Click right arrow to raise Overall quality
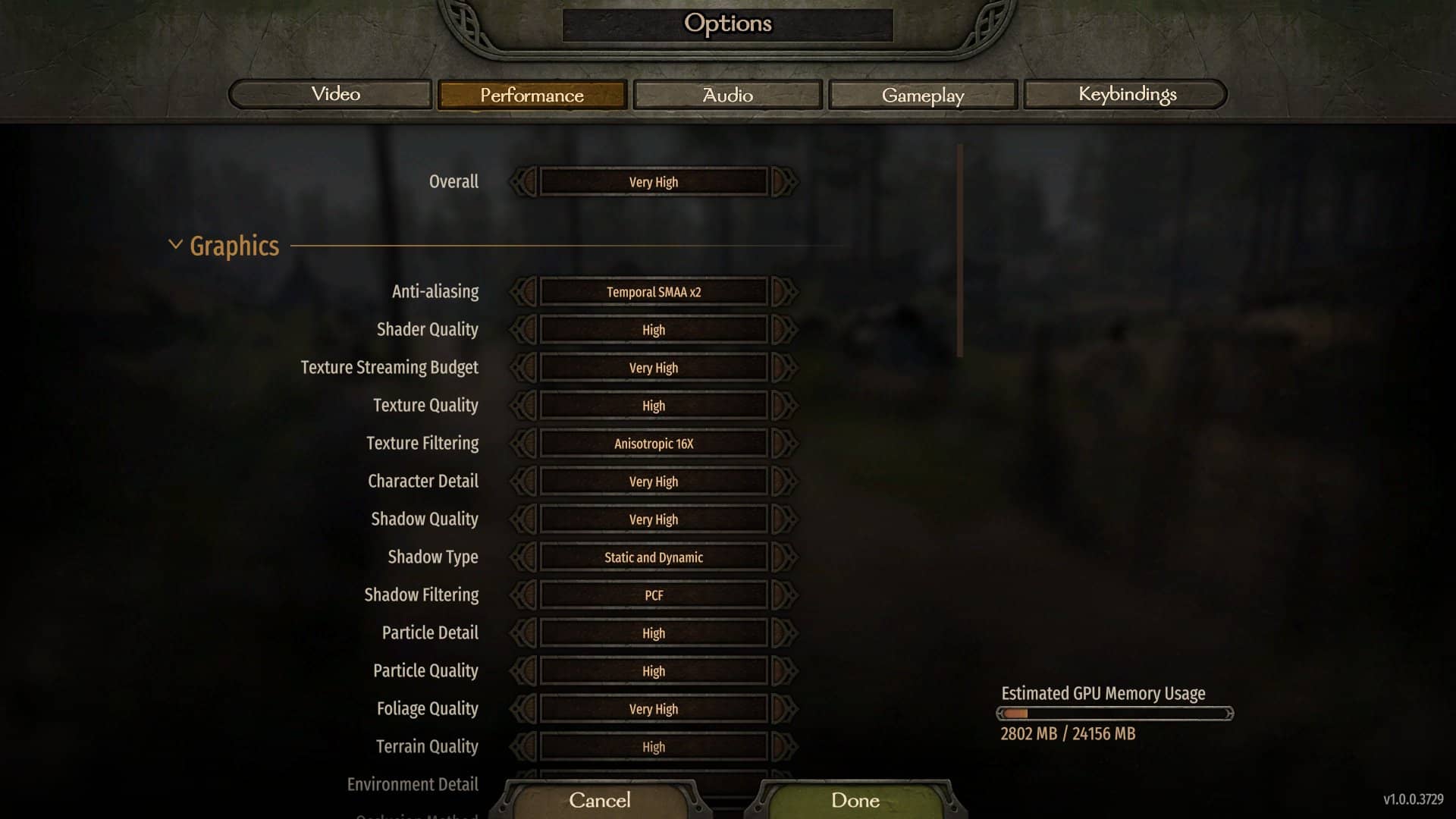 785,181
